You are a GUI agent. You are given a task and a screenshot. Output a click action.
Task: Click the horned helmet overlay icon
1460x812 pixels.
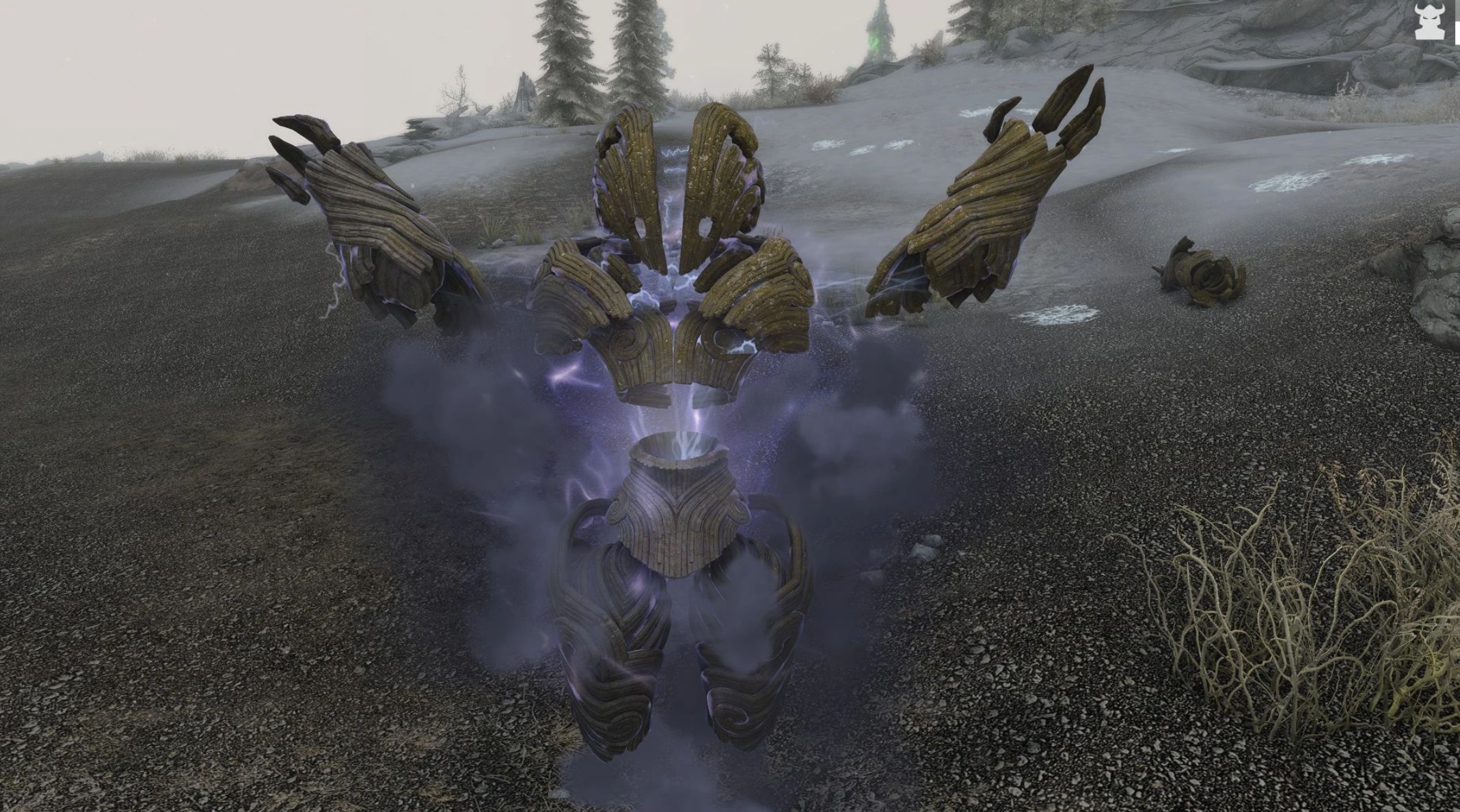pyautogui.click(x=1429, y=23)
